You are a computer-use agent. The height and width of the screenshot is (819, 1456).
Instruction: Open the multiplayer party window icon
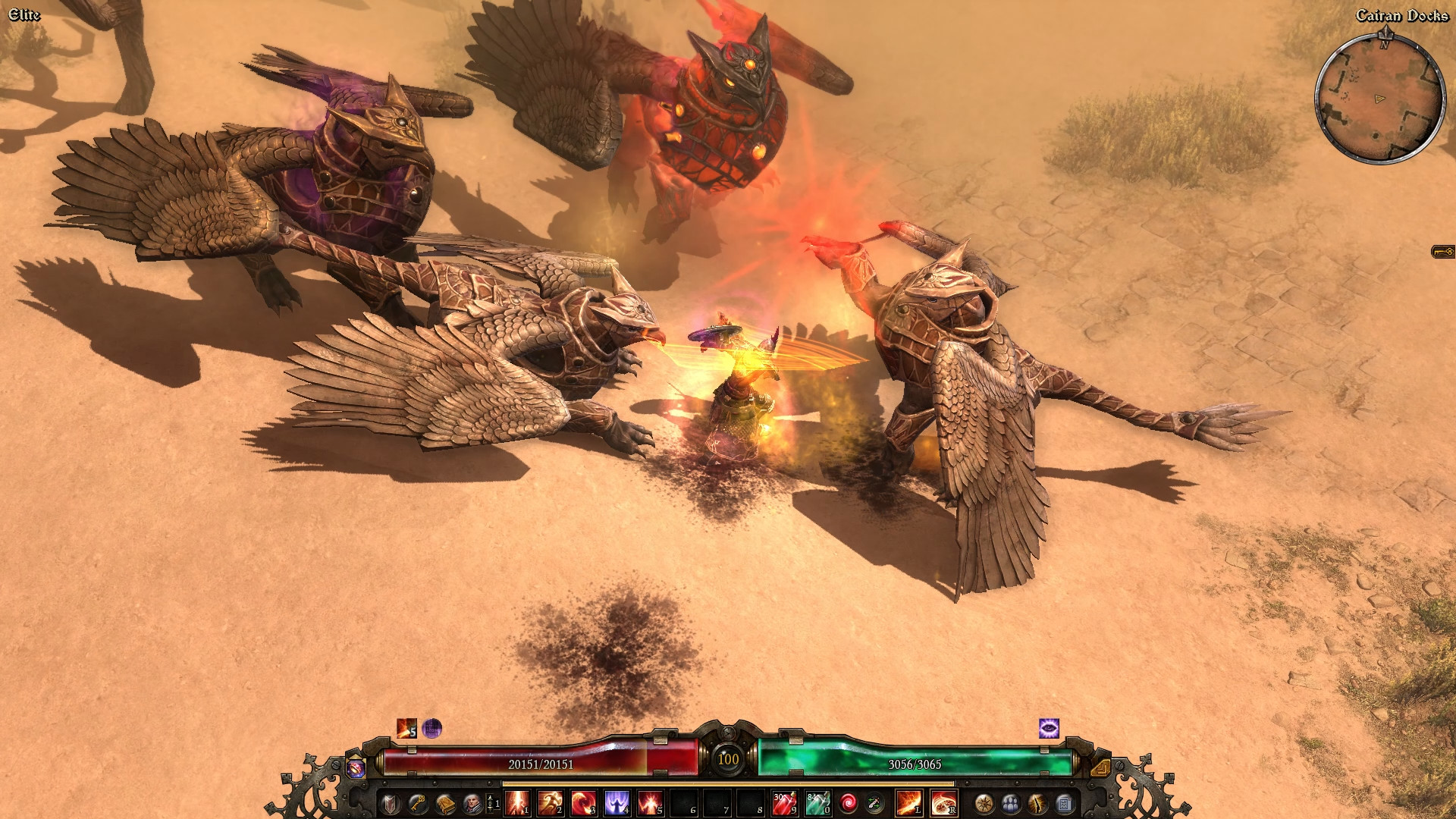(x=1011, y=803)
